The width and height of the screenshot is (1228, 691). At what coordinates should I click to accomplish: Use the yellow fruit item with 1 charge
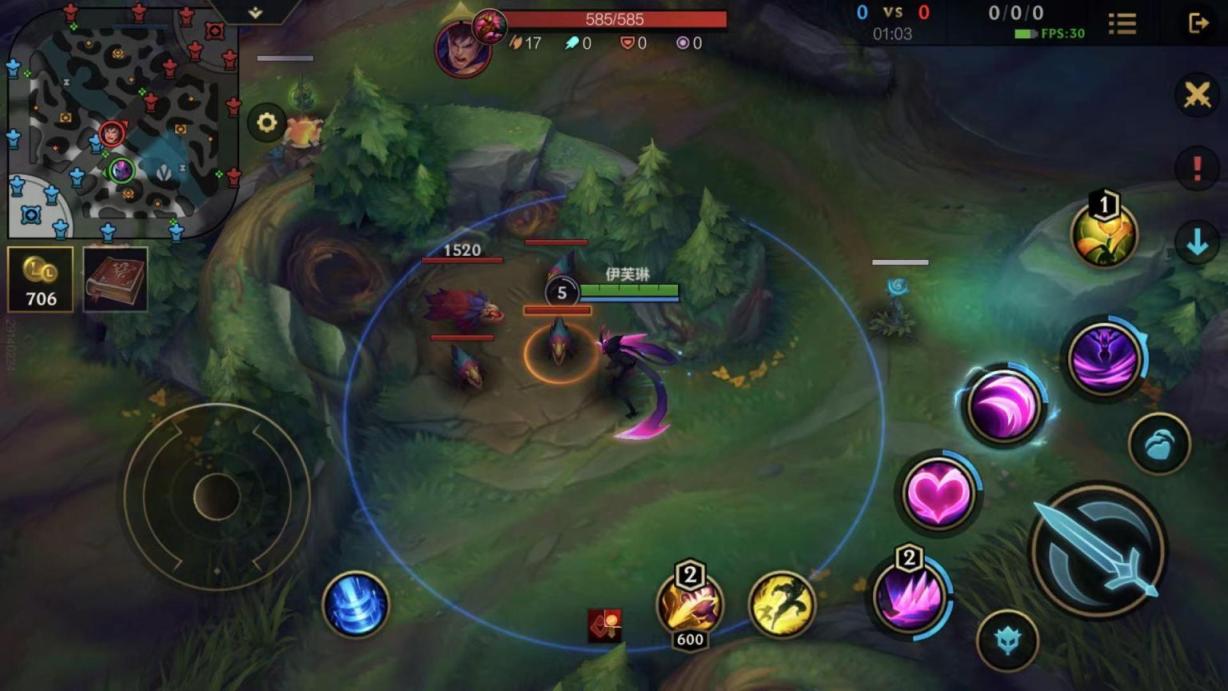tap(1104, 234)
